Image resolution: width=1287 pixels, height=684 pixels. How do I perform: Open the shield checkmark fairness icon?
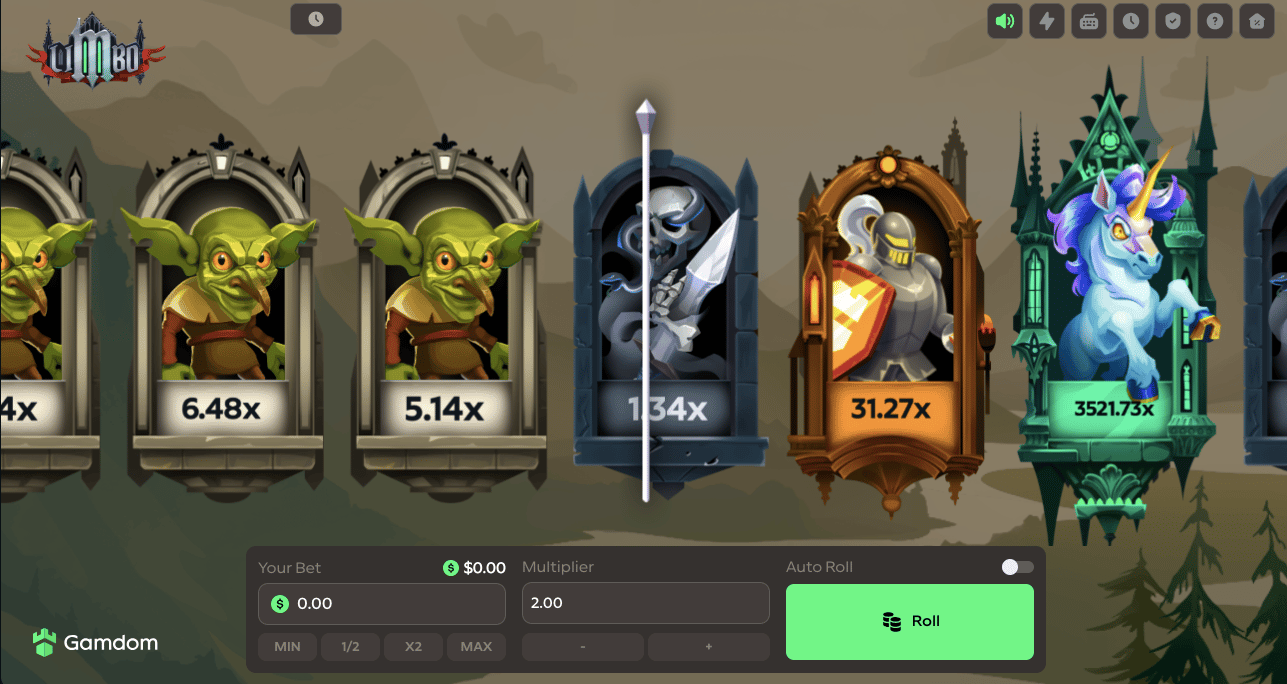(x=1172, y=21)
